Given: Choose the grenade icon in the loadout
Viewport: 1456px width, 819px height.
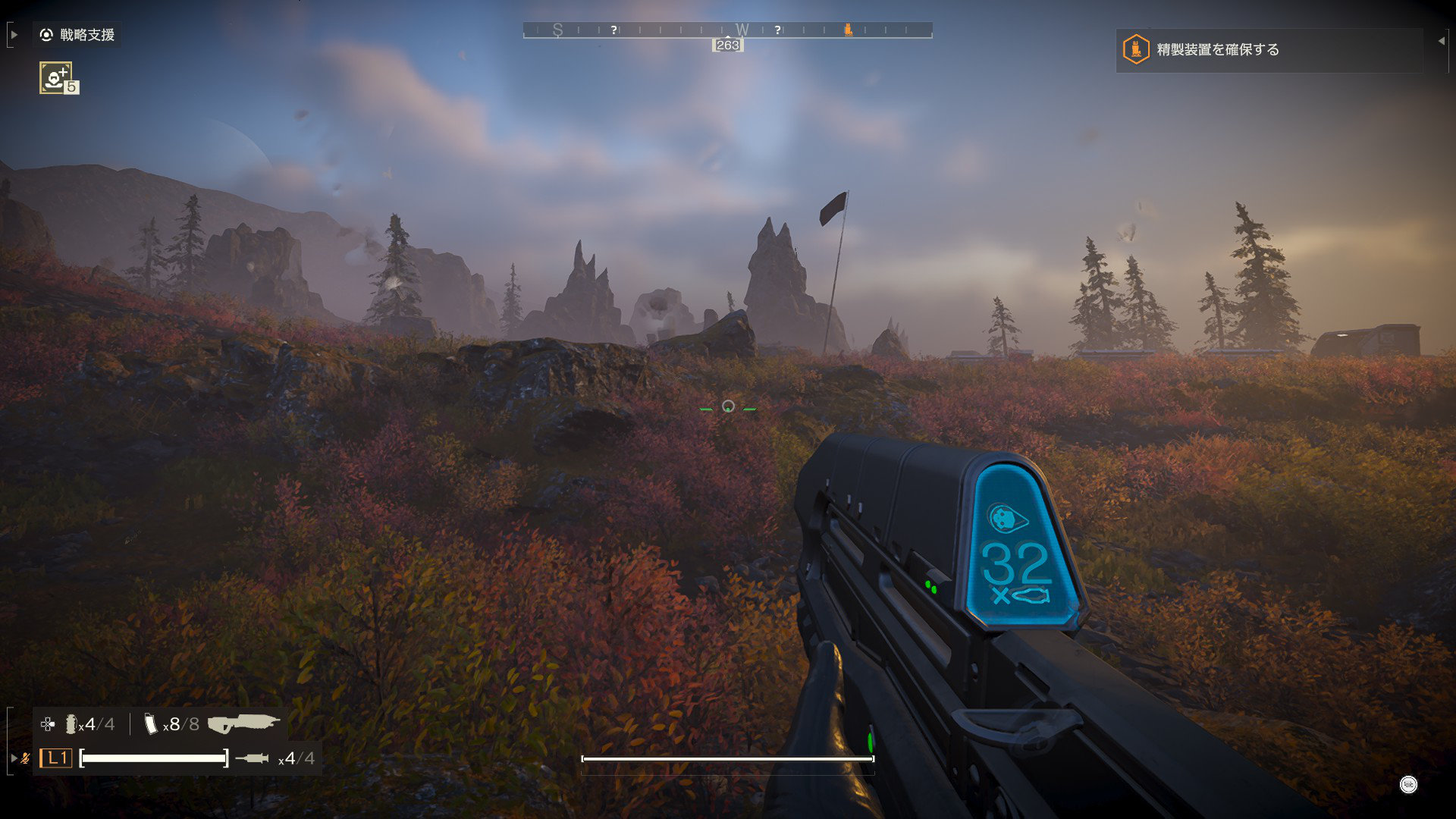Looking at the screenshot, I should point(71,724).
